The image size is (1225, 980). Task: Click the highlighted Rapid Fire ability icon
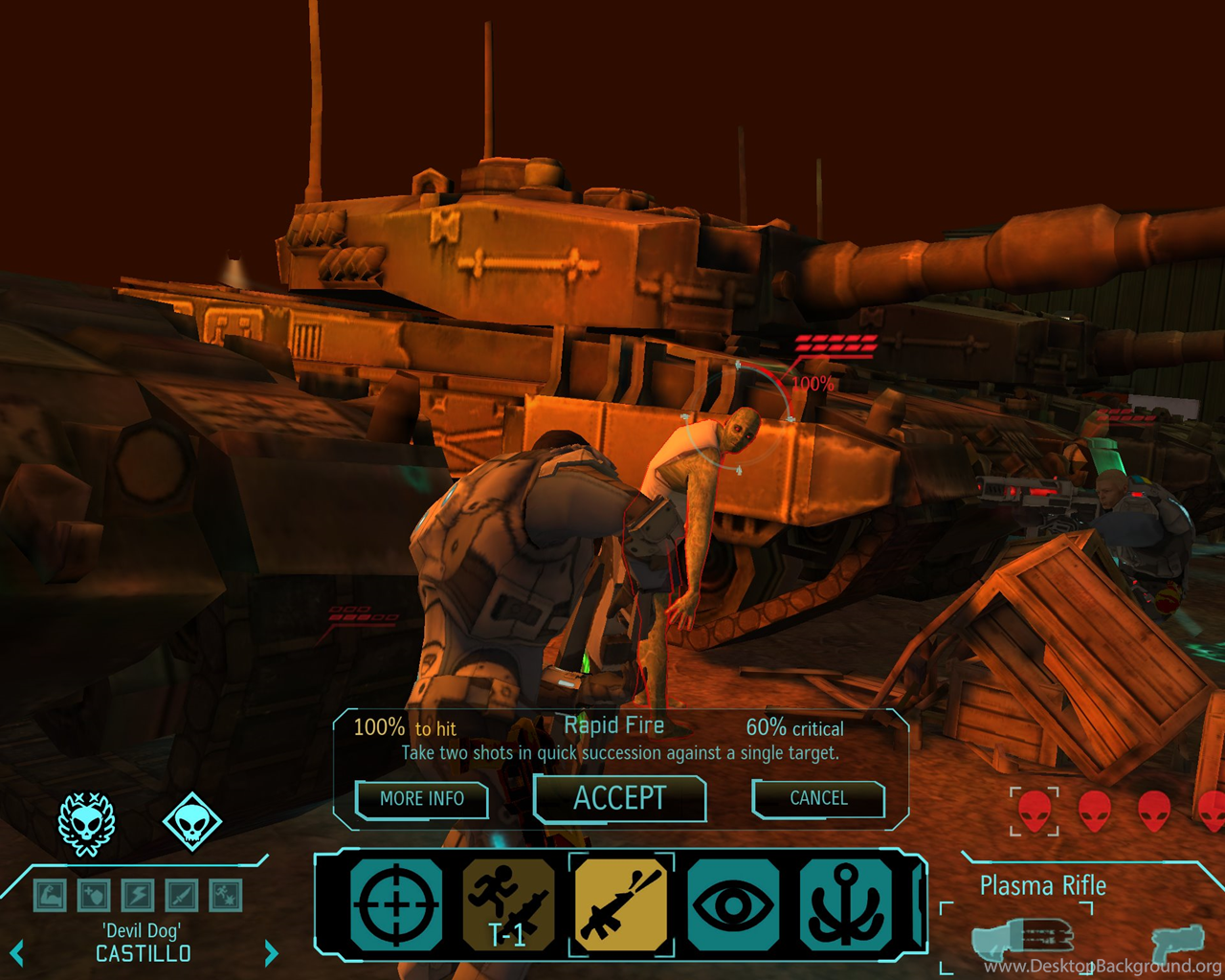click(x=621, y=904)
